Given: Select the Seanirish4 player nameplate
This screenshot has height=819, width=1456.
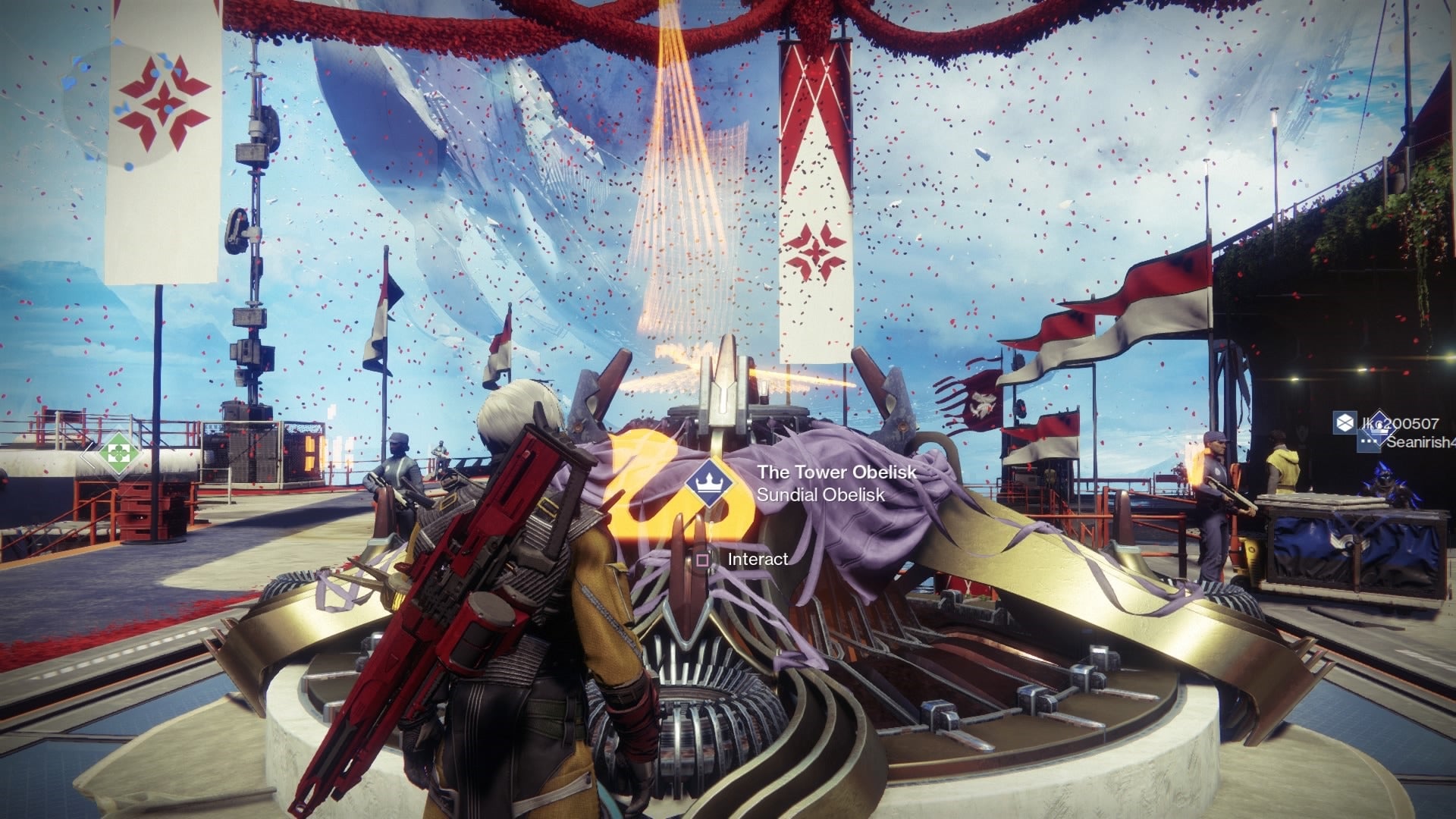Looking at the screenshot, I should click(1414, 442).
